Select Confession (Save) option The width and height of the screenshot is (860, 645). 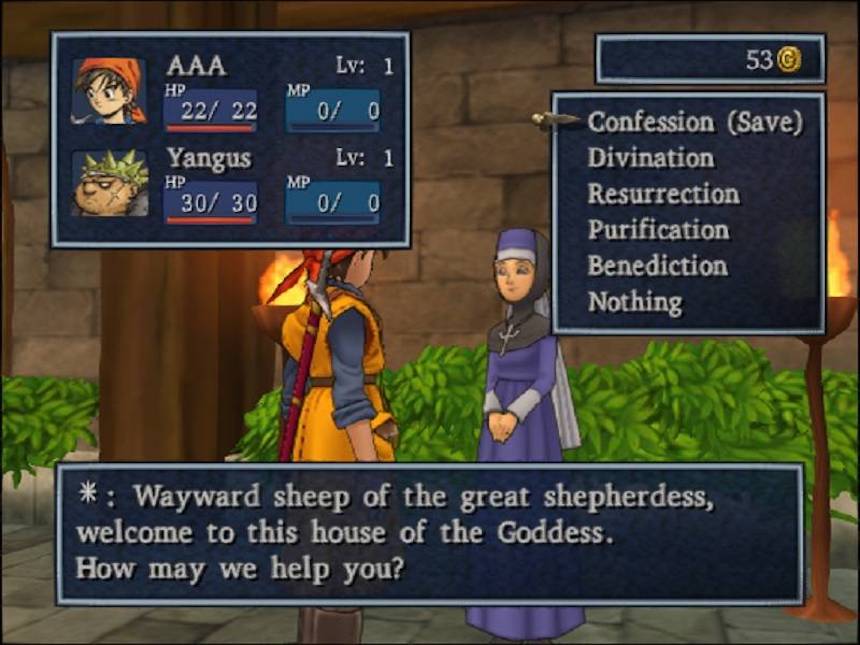tap(695, 122)
